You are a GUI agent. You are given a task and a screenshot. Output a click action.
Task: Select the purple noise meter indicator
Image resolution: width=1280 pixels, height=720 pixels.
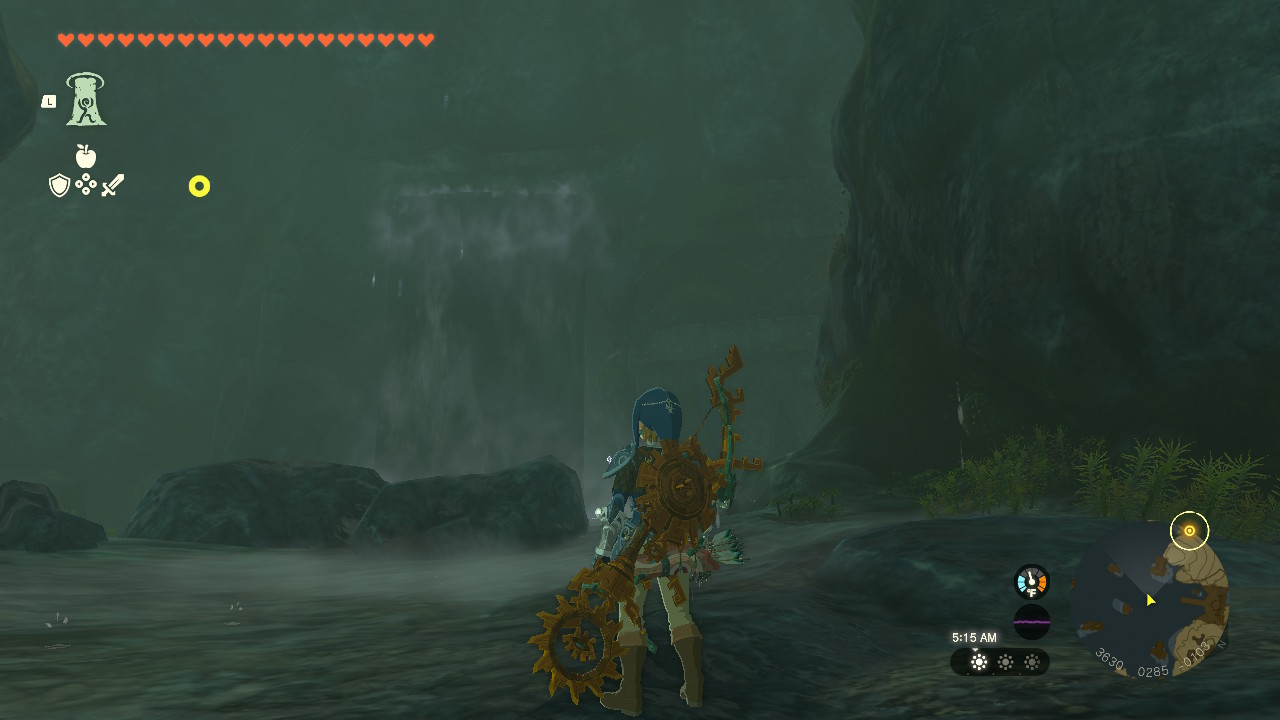click(1030, 622)
